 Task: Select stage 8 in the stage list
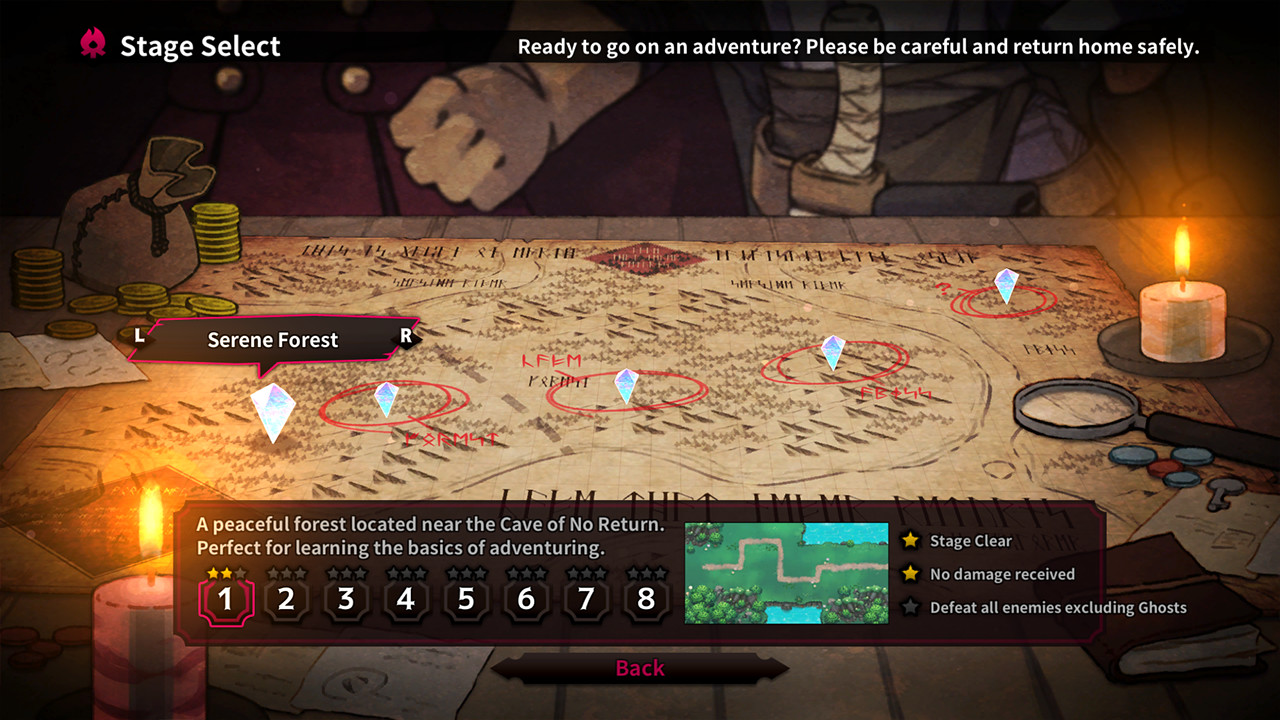[x=645, y=598]
